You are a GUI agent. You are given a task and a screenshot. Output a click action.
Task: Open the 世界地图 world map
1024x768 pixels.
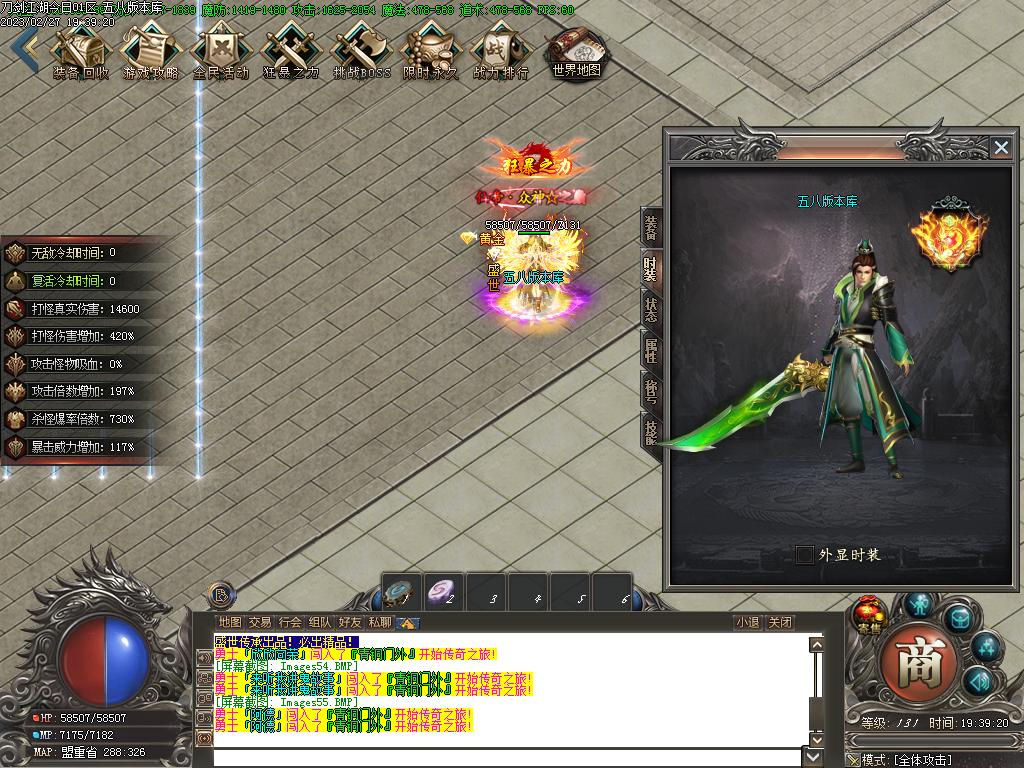(577, 50)
